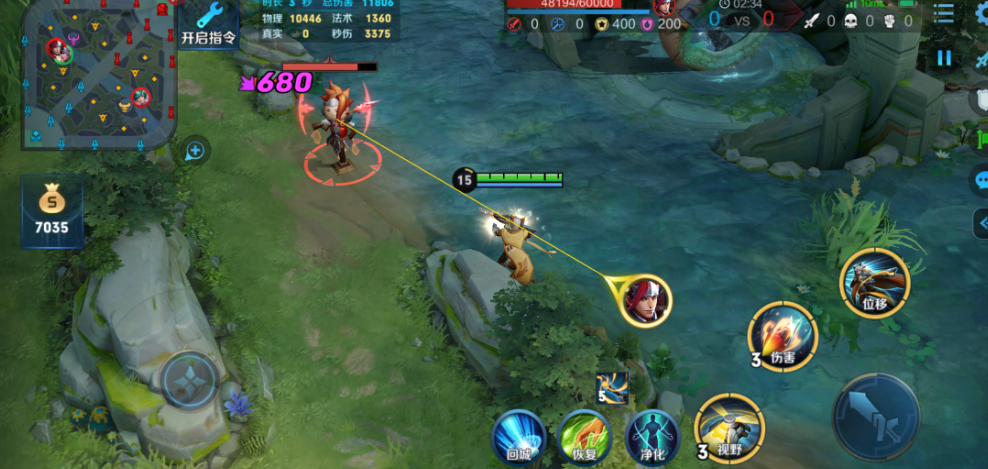
Task: Open the scoreboard list icon
Action: (943, 13)
